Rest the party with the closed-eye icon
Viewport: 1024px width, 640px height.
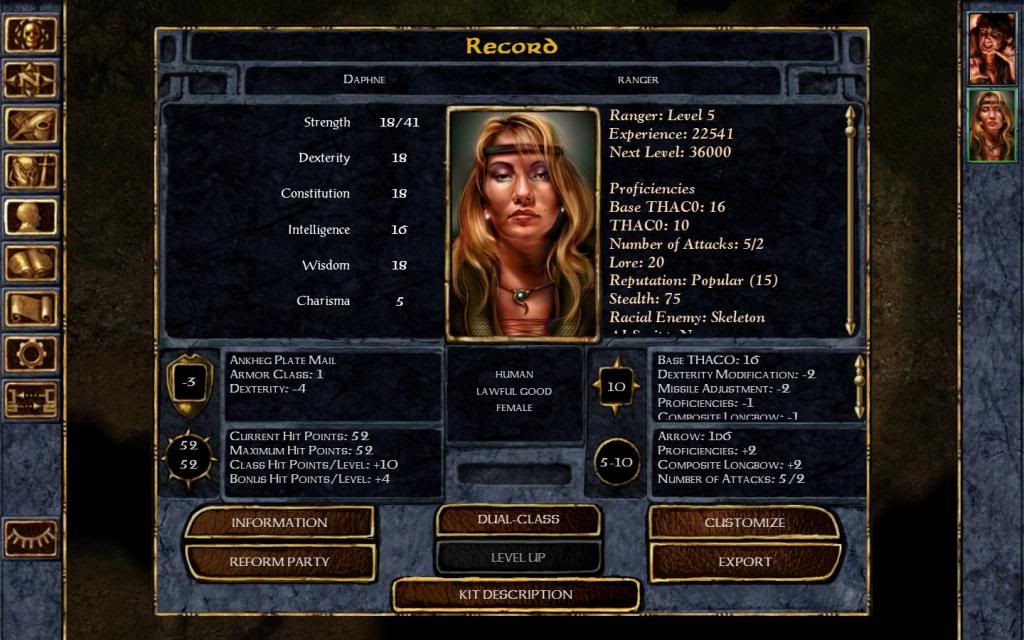(31, 538)
